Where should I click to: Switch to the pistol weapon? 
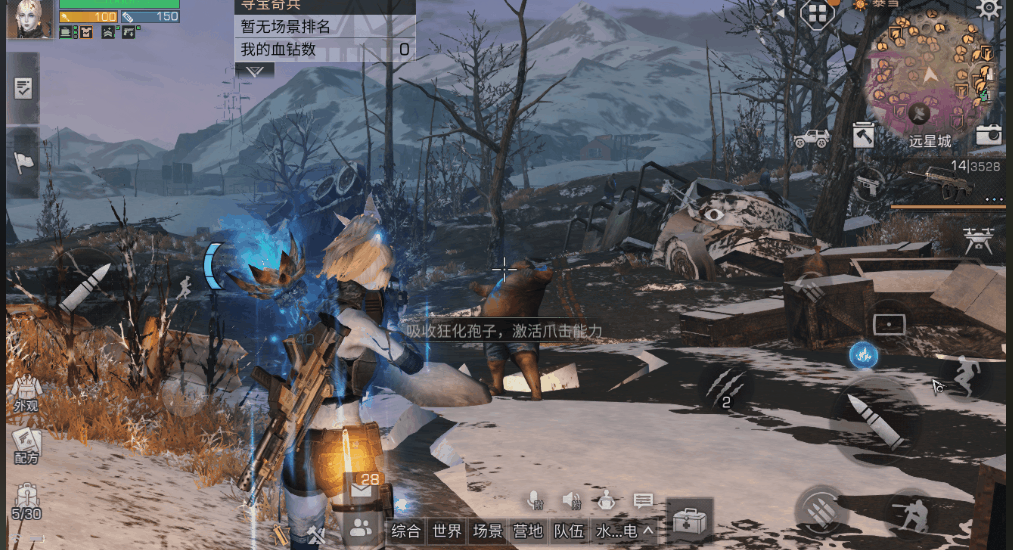click(x=868, y=184)
